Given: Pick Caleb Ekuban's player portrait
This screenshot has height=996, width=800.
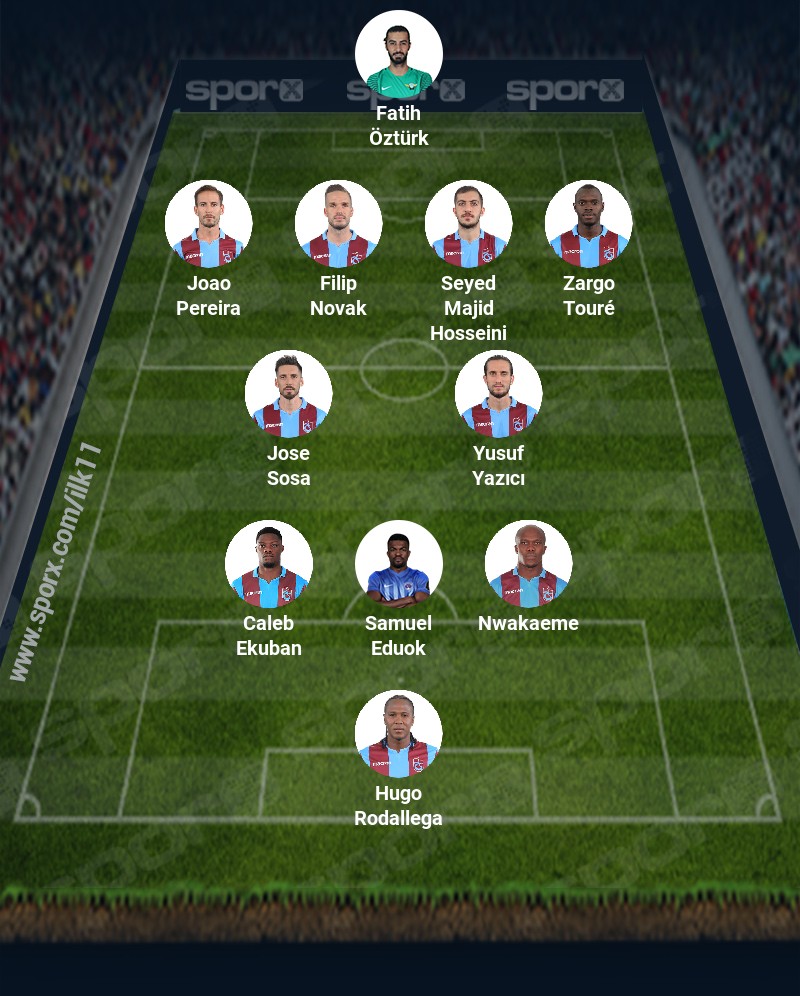Looking at the screenshot, I should tap(268, 564).
